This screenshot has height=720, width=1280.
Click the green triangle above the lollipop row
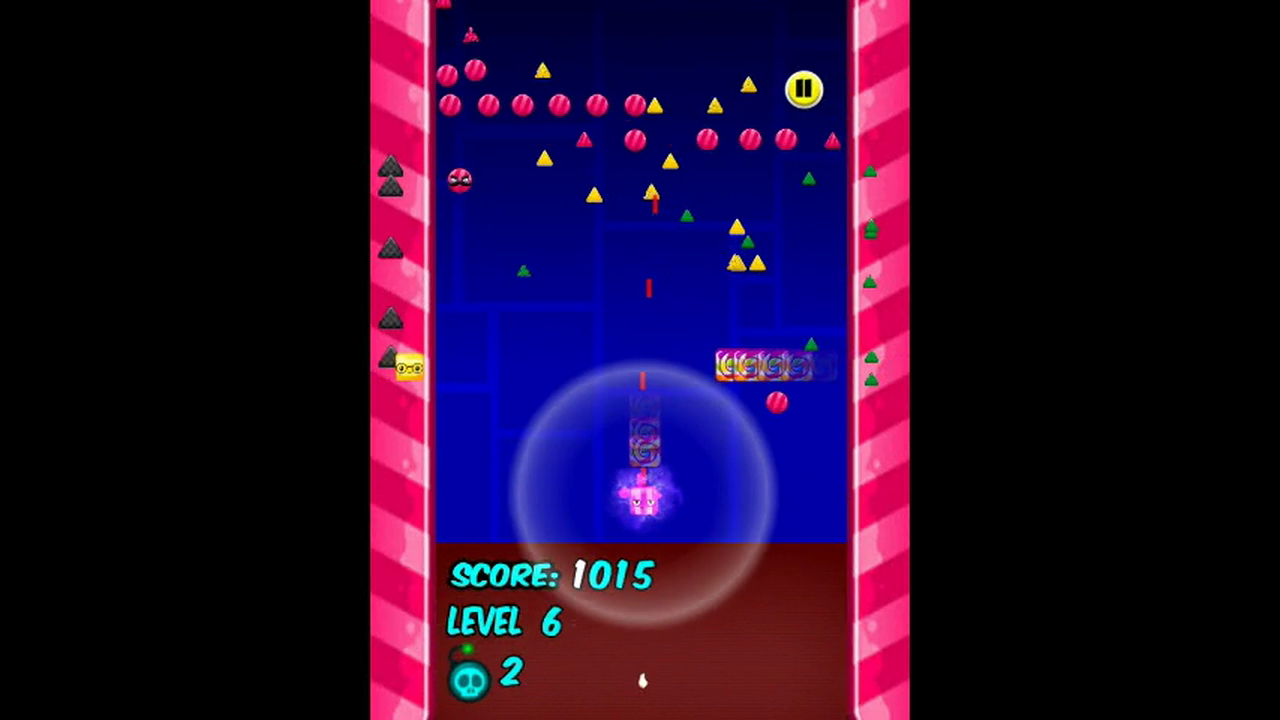(810, 345)
